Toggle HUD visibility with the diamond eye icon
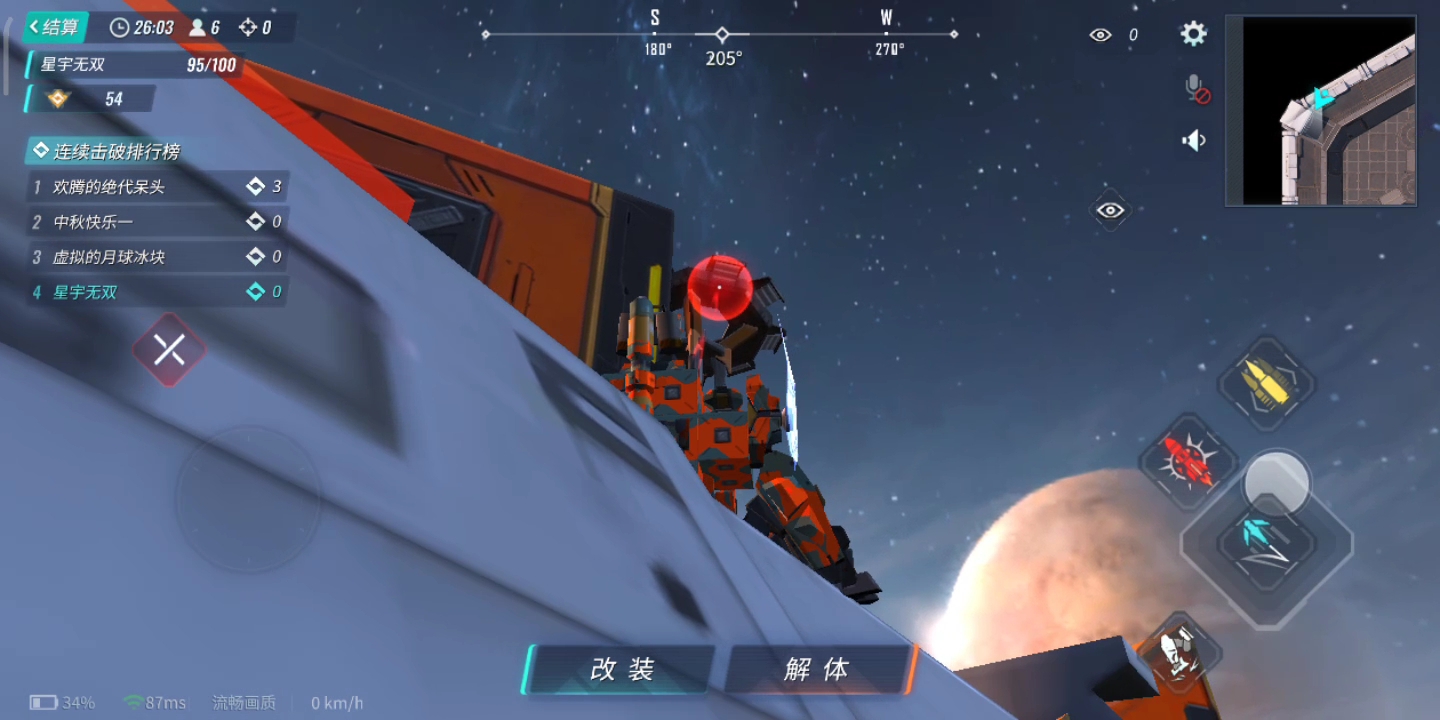The width and height of the screenshot is (1440, 720). coord(1111,211)
